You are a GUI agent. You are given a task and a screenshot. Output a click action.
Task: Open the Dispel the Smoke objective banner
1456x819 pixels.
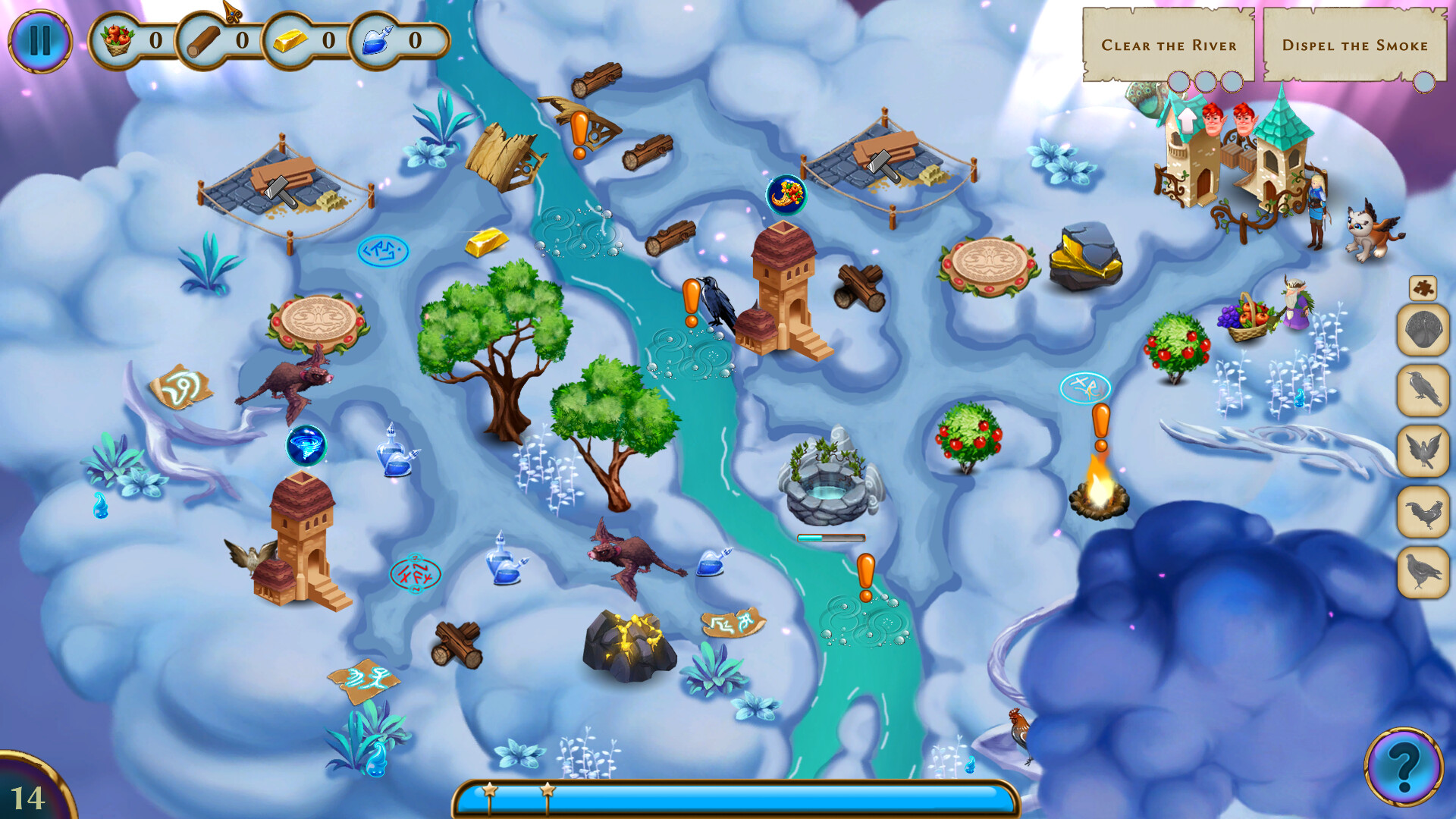click(x=1354, y=45)
